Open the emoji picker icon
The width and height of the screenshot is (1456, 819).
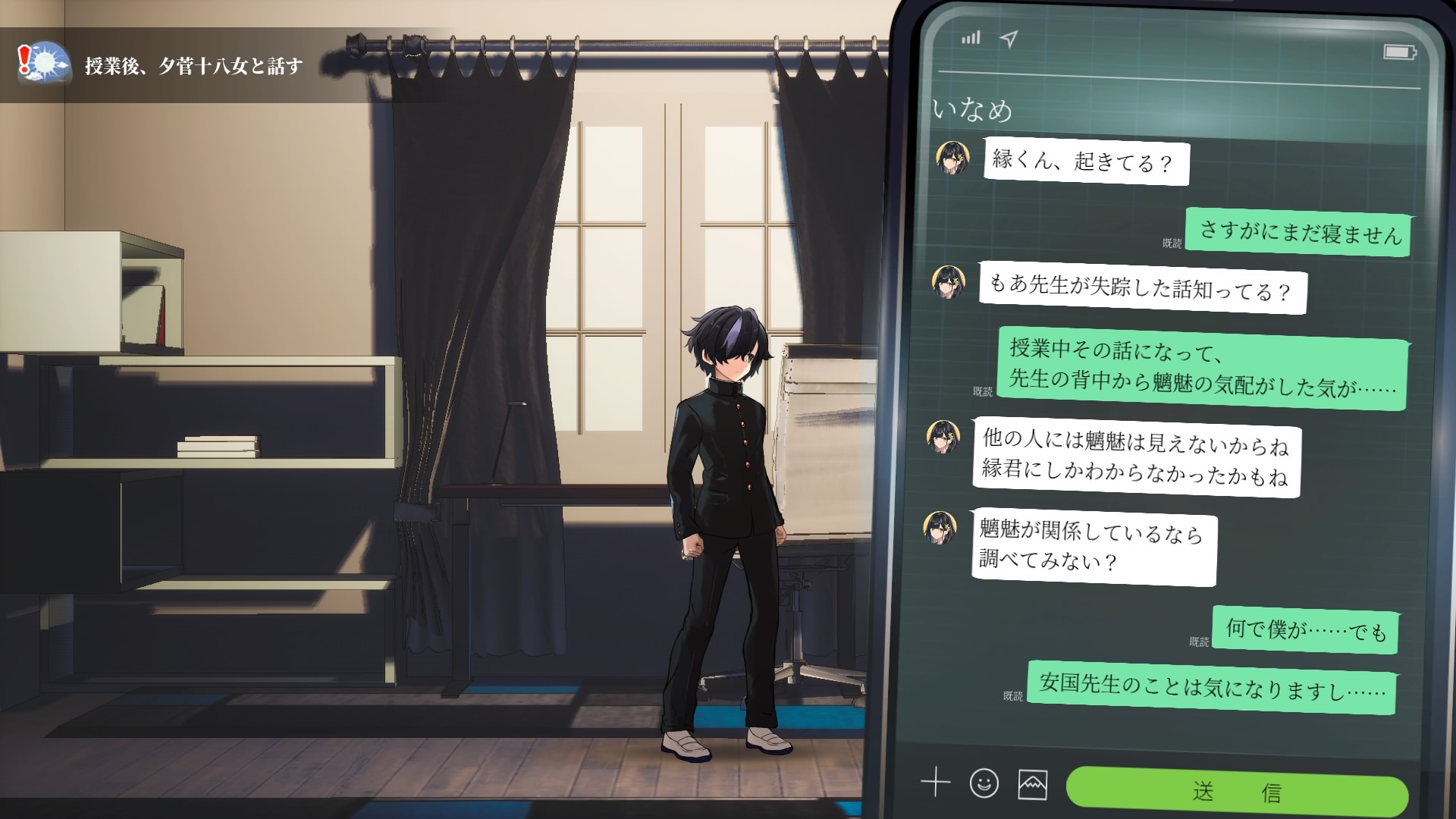point(984,784)
